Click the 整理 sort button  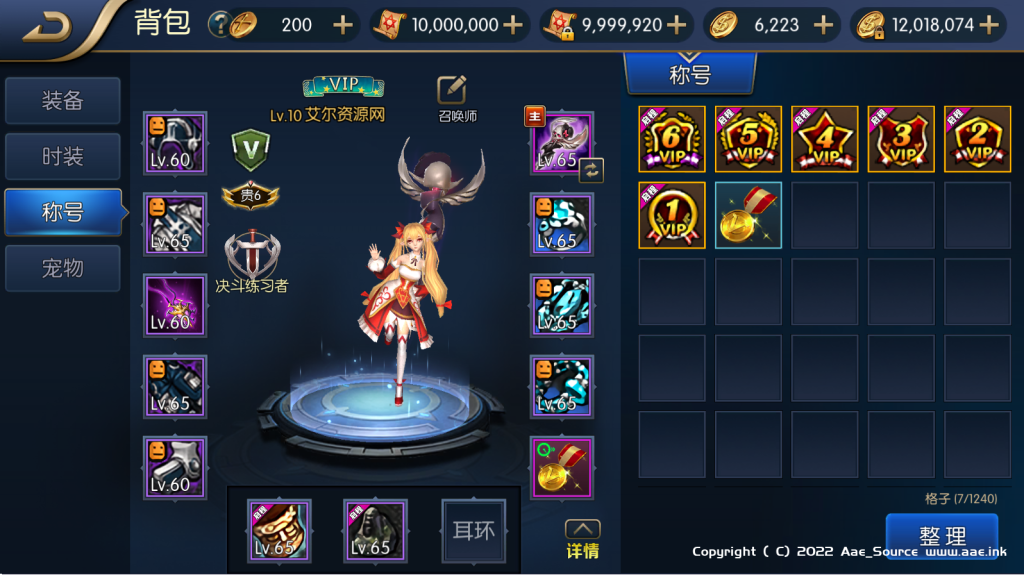[941, 537]
